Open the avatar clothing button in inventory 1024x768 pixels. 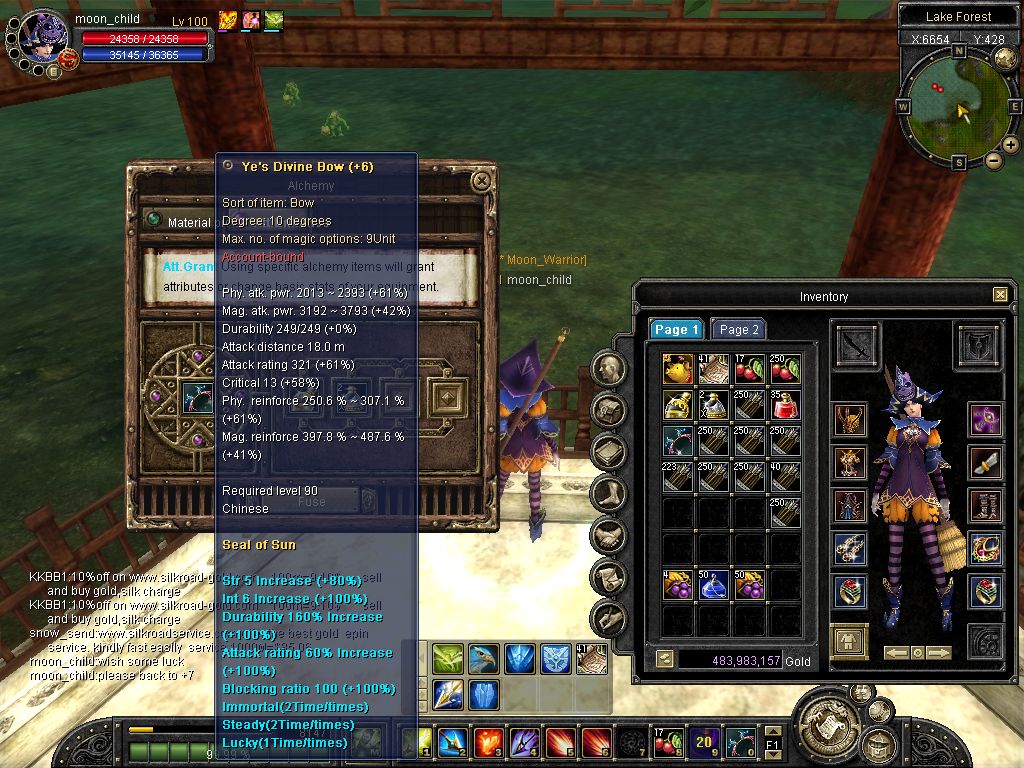coord(849,640)
